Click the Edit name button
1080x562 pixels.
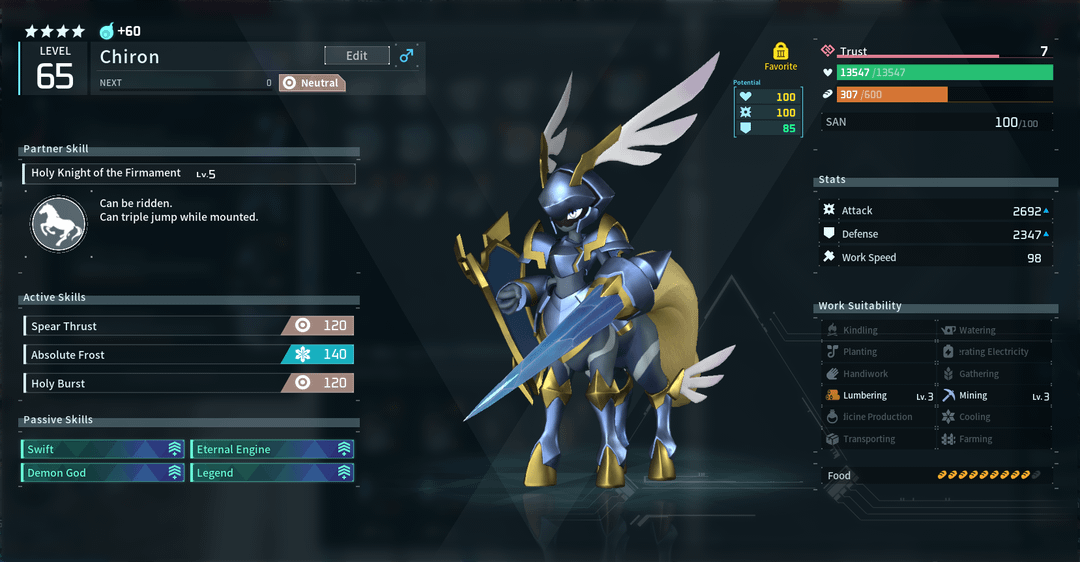point(357,56)
